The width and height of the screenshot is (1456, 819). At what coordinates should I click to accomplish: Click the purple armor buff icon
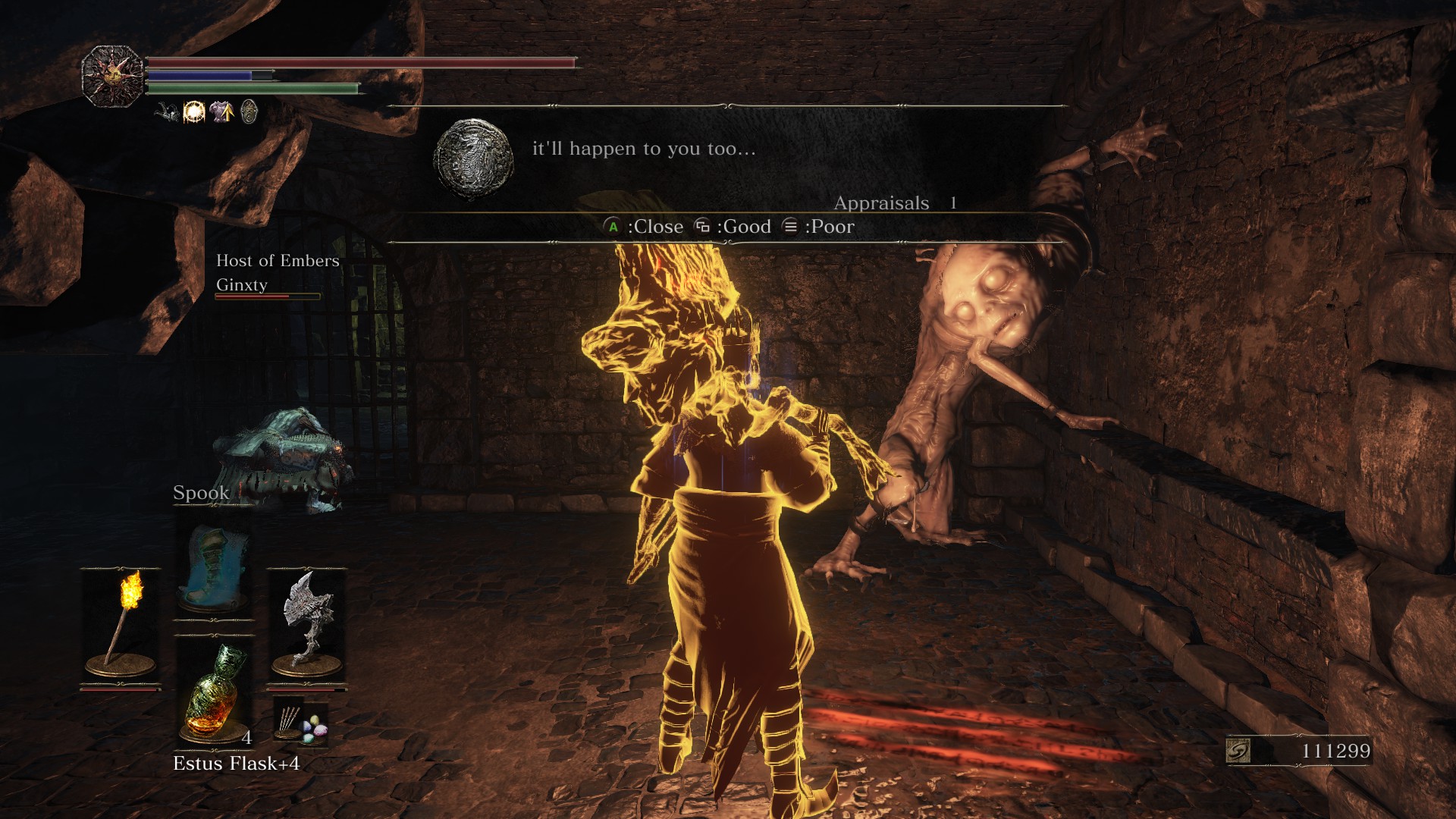(x=221, y=112)
